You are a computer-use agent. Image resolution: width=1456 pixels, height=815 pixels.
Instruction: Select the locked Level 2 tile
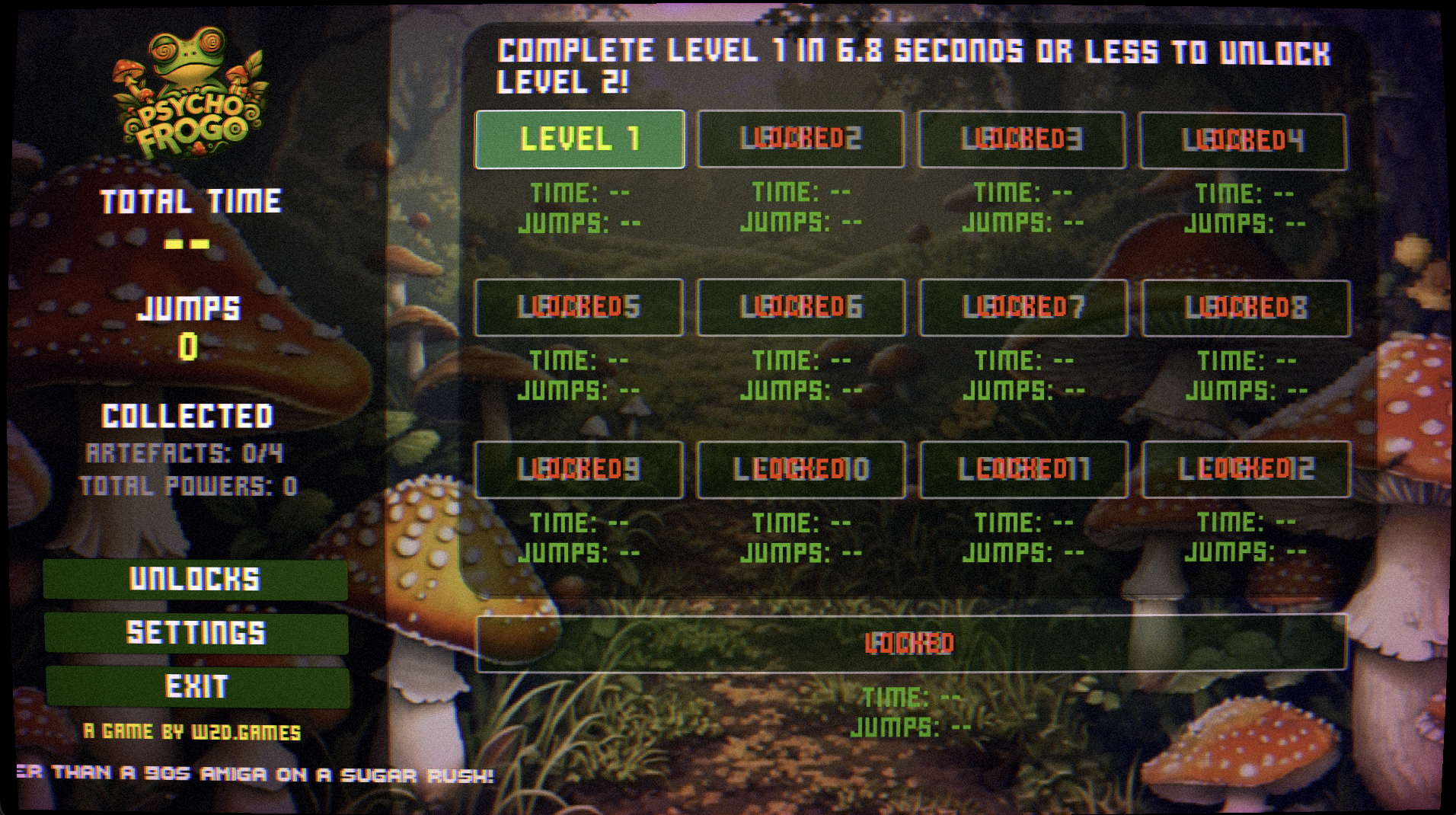click(800, 139)
